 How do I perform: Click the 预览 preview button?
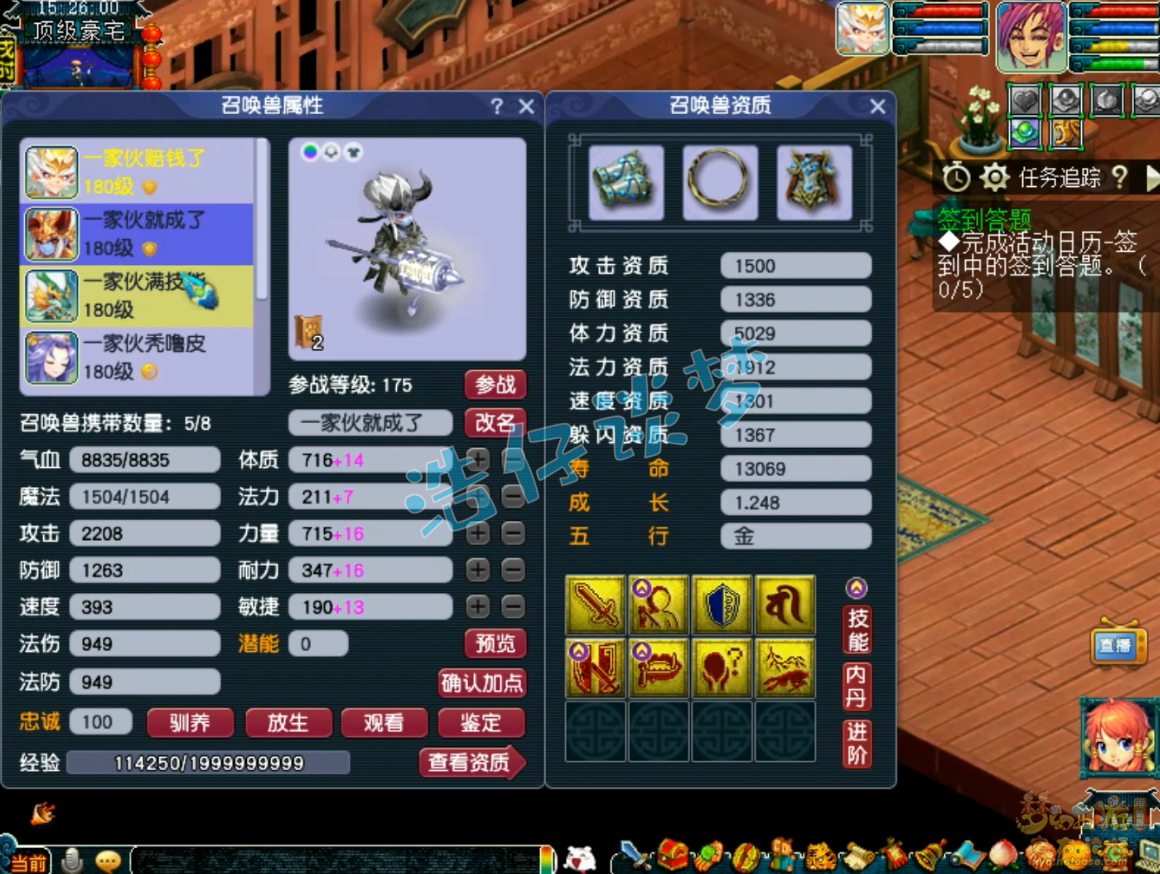click(x=495, y=644)
